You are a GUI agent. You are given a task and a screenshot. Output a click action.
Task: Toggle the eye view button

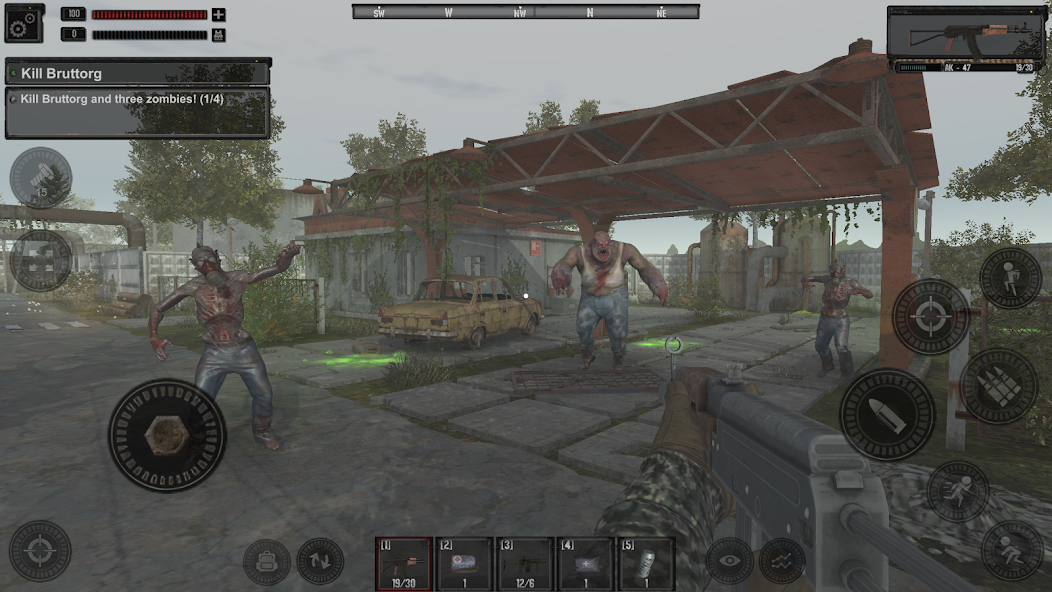pos(730,561)
